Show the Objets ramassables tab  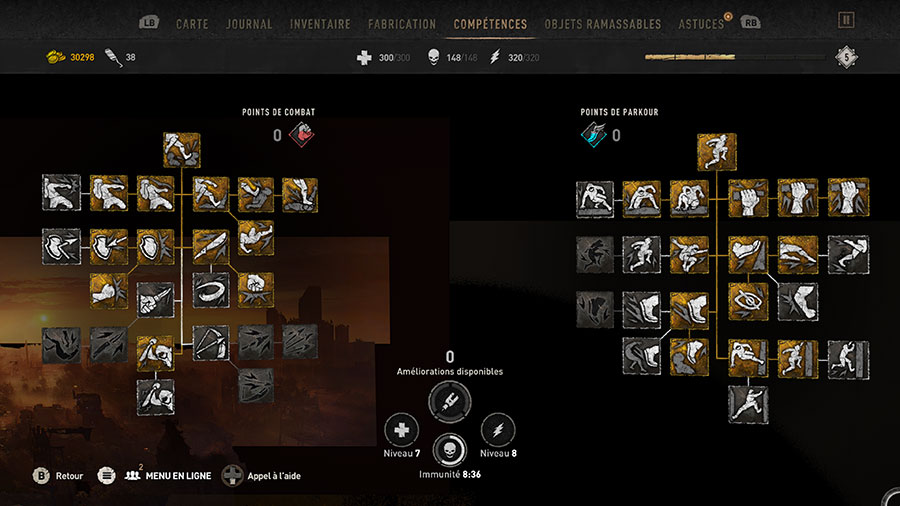tap(603, 23)
